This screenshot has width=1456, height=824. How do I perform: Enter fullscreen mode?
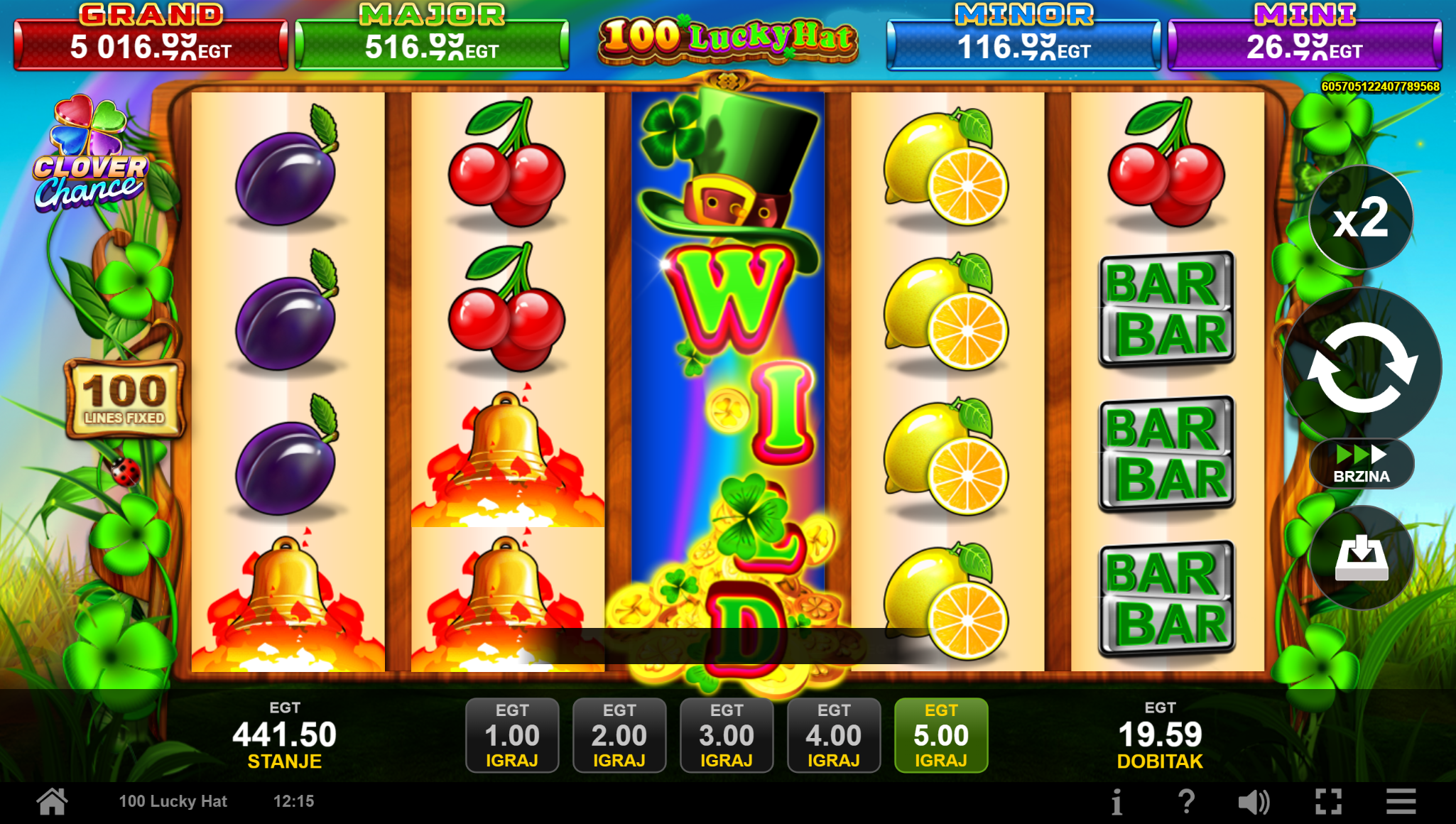click(x=1328, y=802)
